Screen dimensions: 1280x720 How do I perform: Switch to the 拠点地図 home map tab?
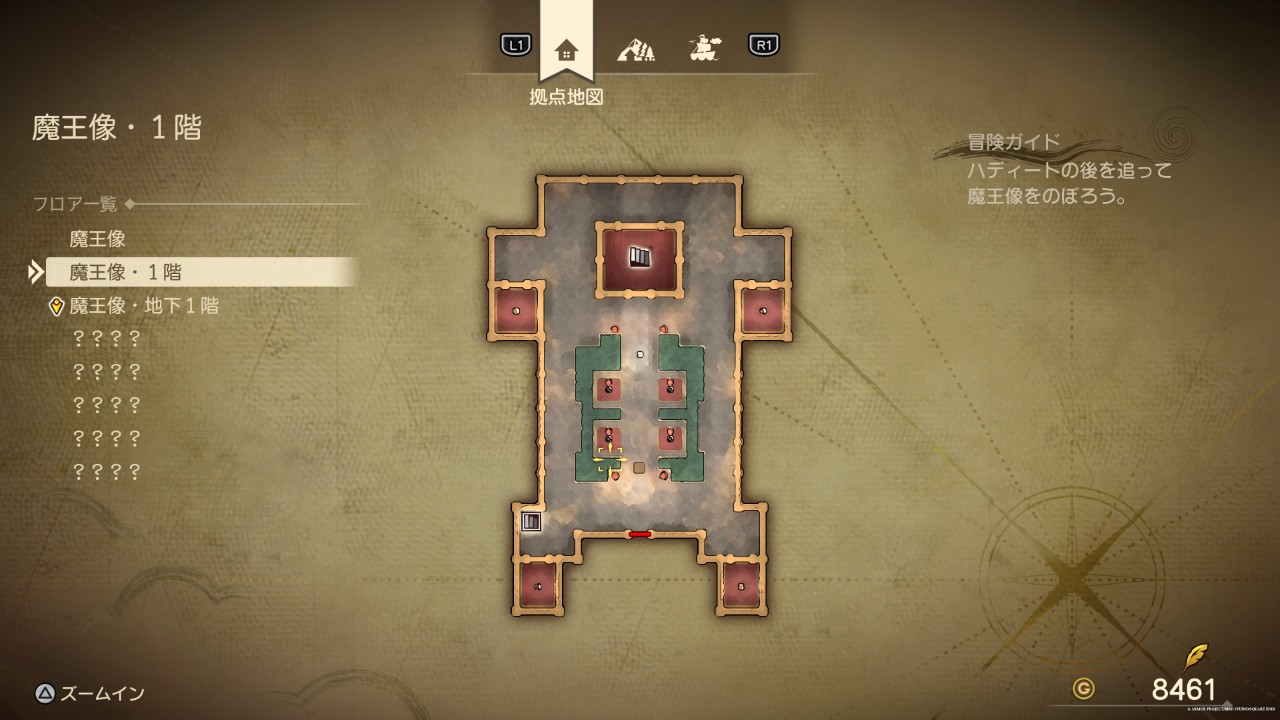566,50
